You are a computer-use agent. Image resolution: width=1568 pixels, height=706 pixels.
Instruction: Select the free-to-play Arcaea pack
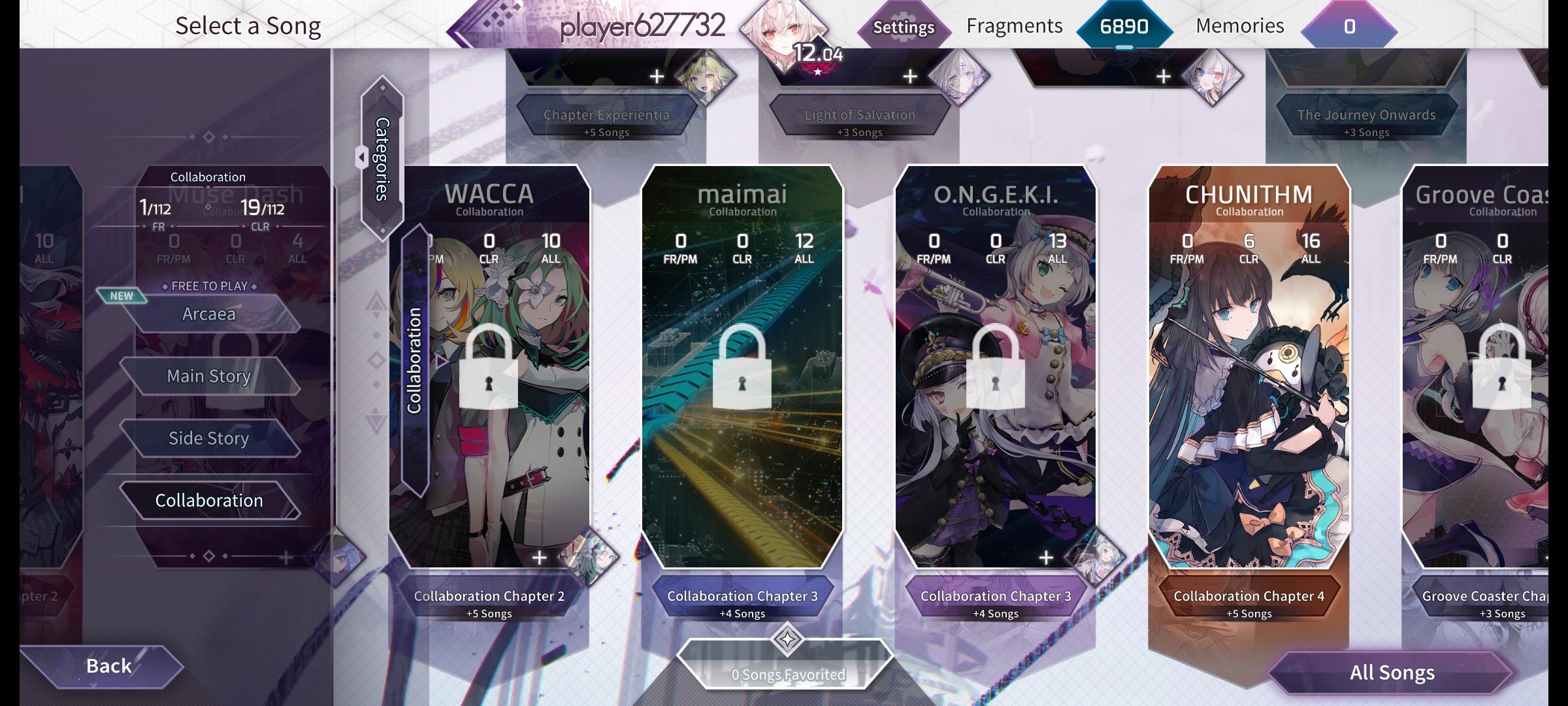209,314
